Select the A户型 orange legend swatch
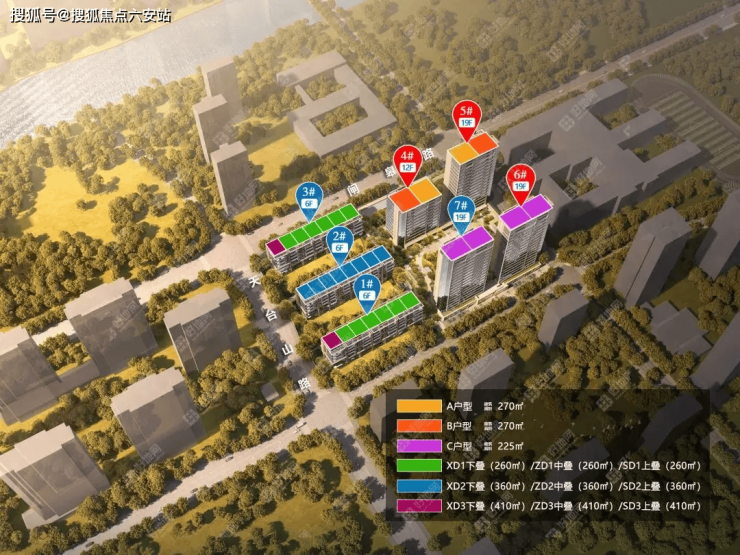 419,406
